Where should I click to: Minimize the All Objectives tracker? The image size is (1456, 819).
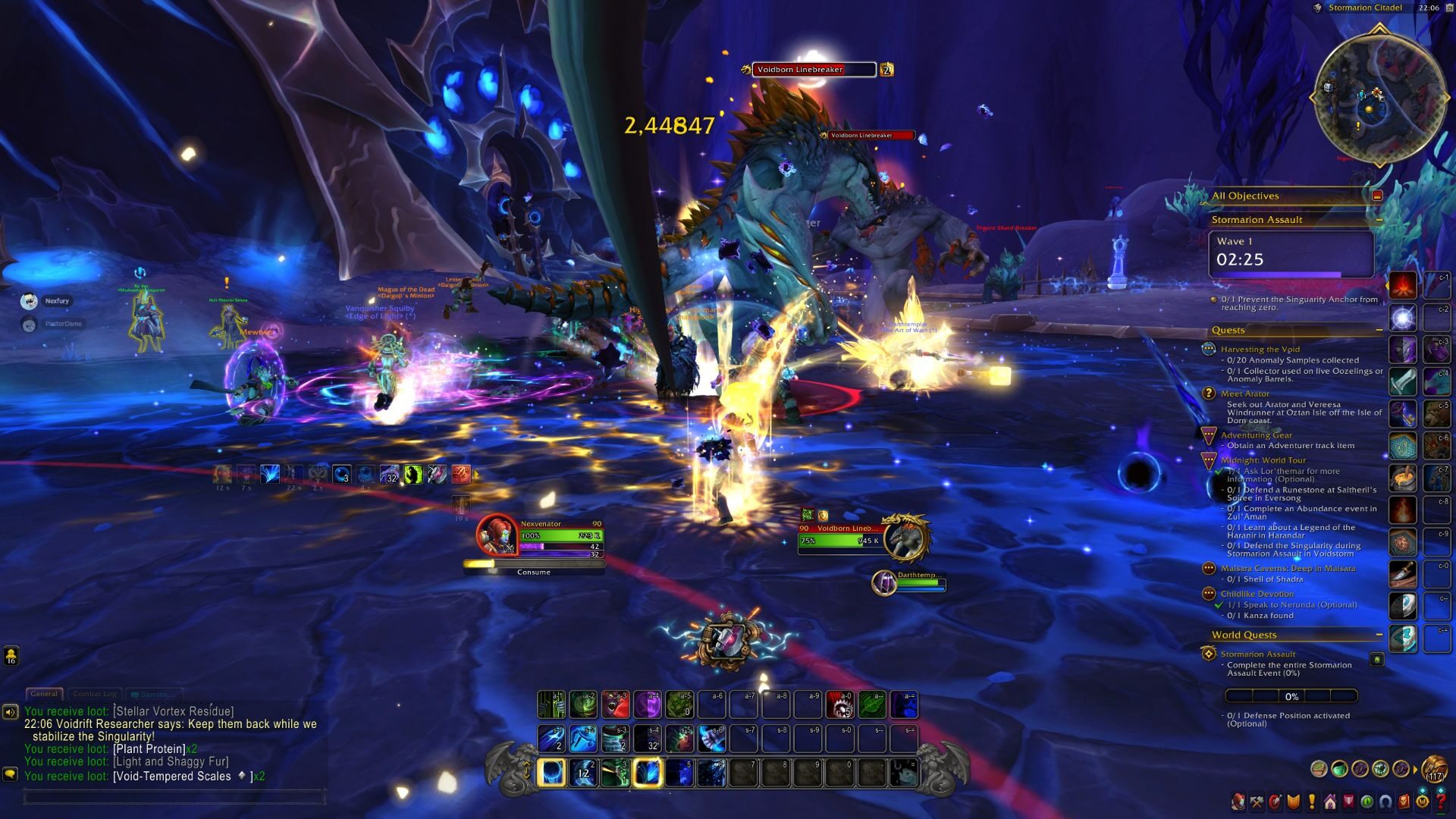pos(1378,195)
